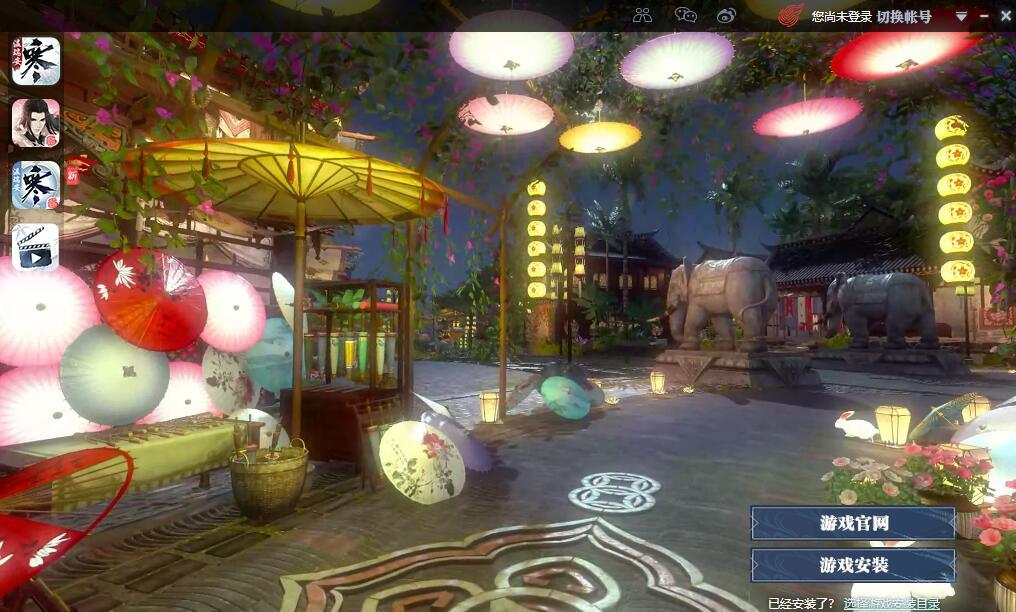Select the white 寒 game icon in the sidebar
The height and width of the screenshot is (612, 1016).
36,60
